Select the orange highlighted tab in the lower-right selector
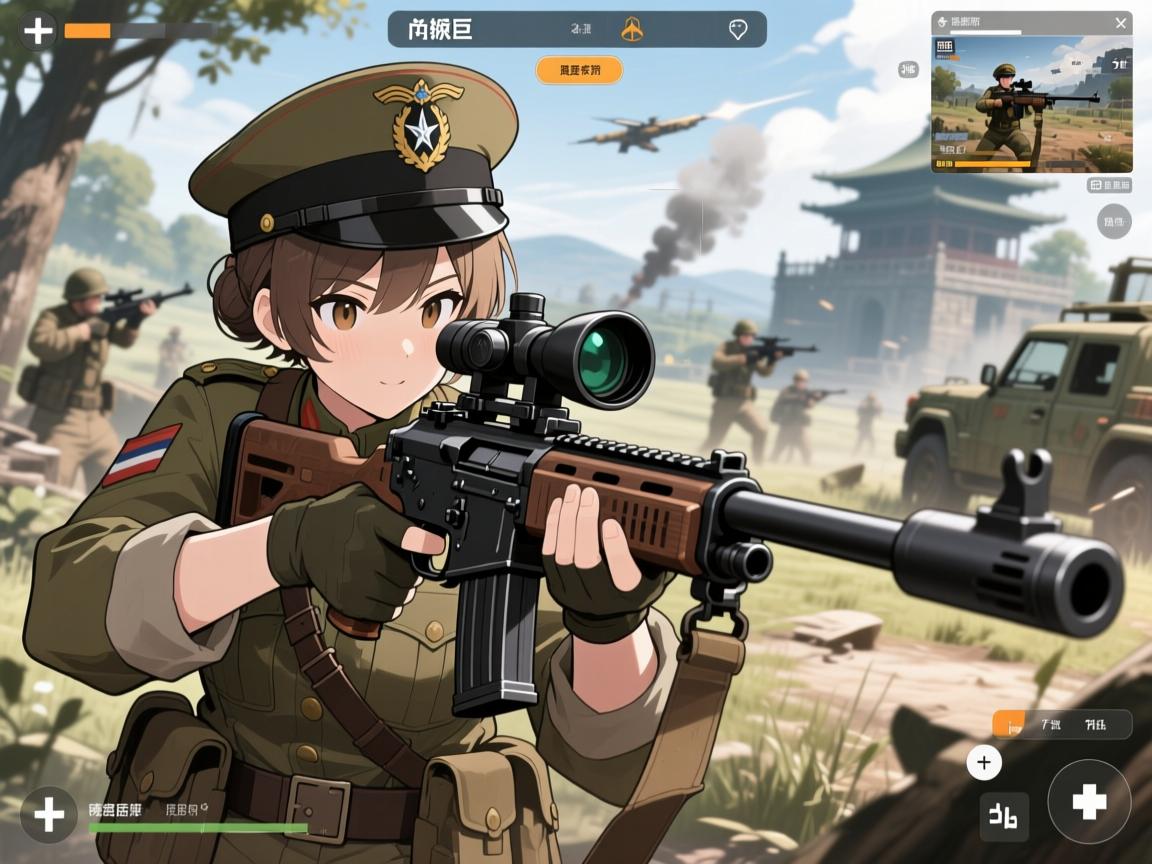This screenshot has width=1152, height=864. point(1009,724)
